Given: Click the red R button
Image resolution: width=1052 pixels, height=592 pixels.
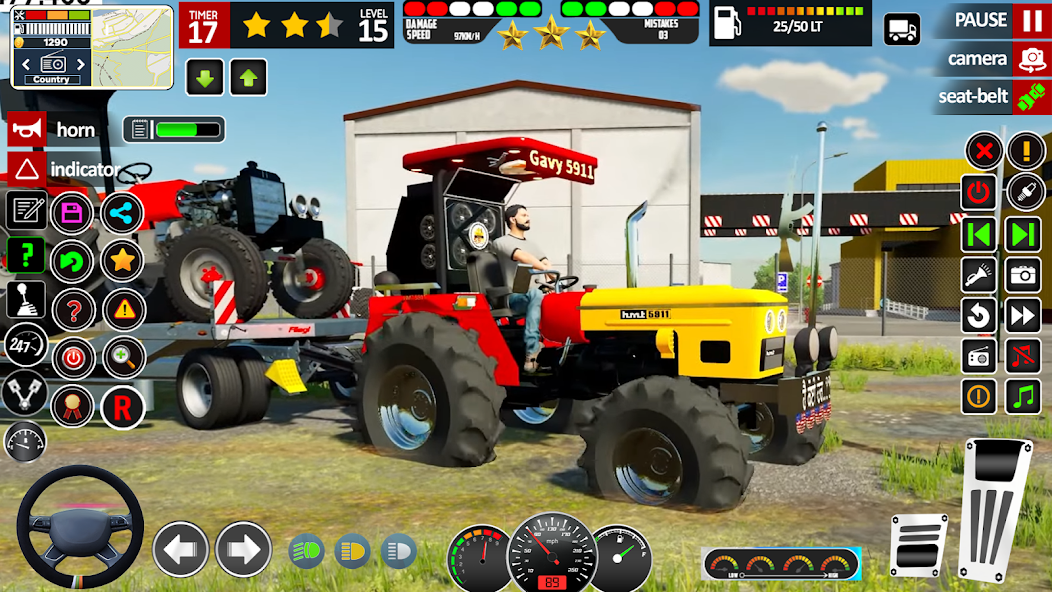Looking at the screenshot, I should pyautogui.click(x=122, y=407).
